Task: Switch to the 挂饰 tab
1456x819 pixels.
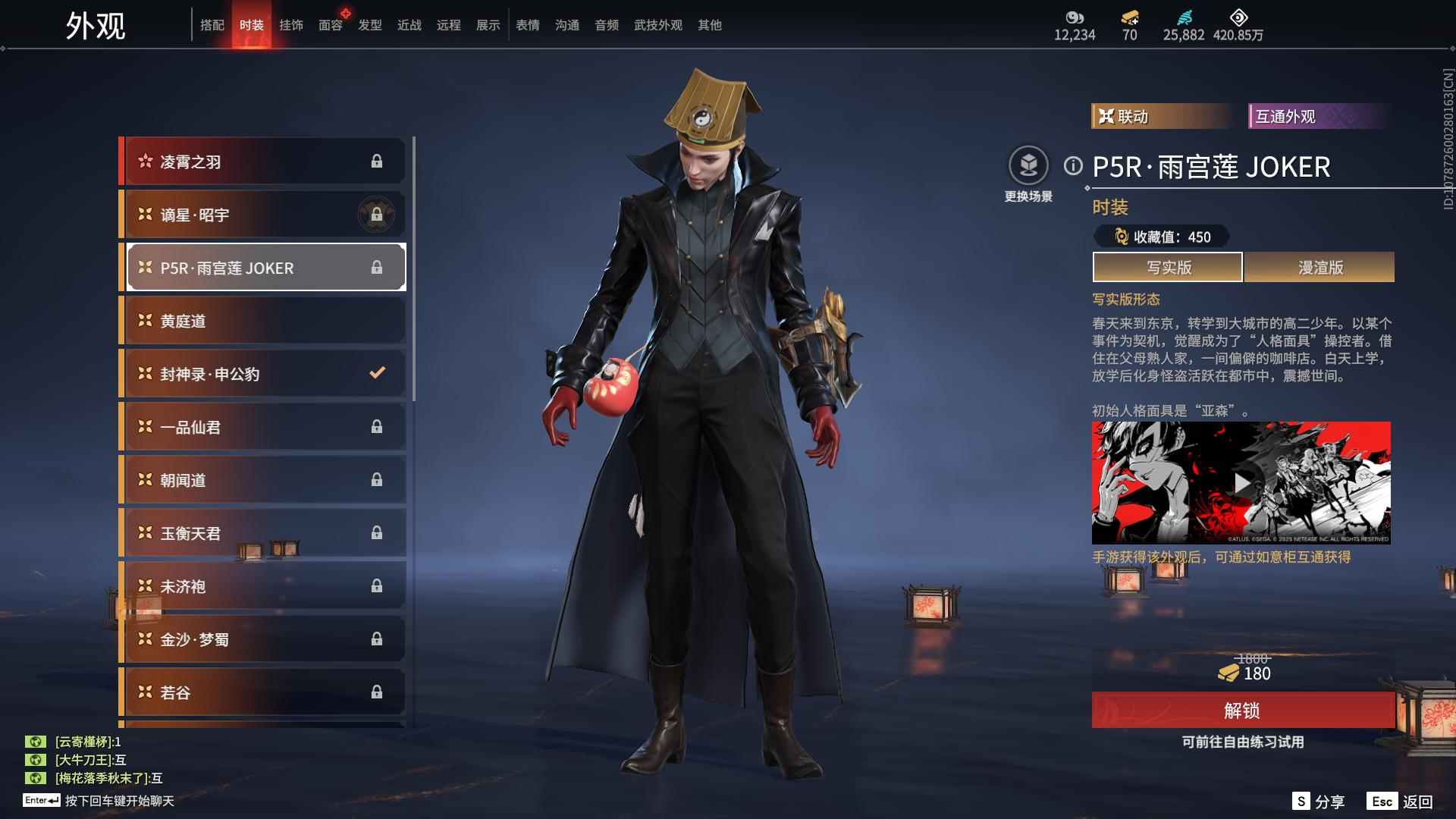Action: point(291,25)
